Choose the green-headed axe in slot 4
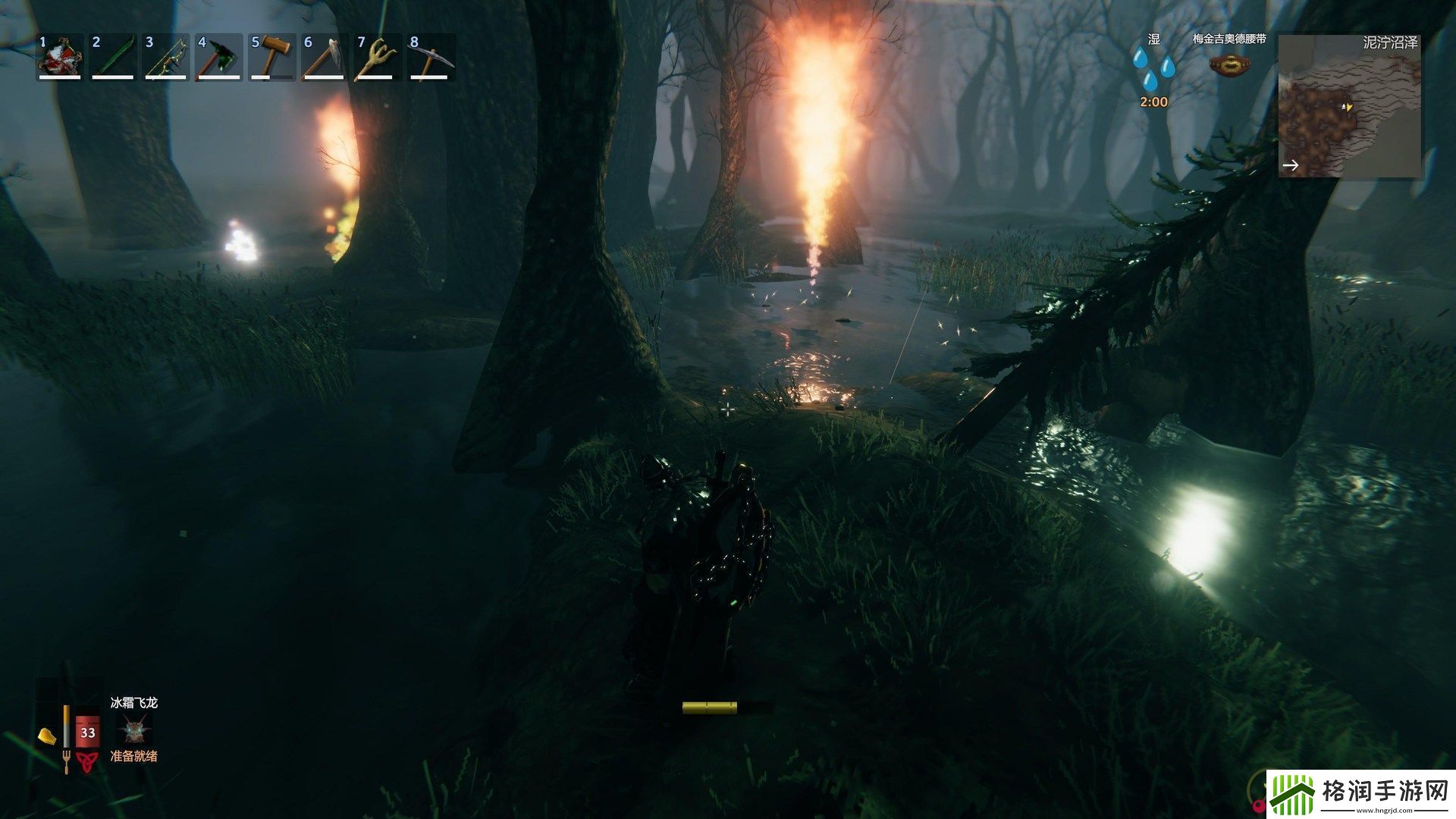The height and width of the screenshot is (819, 1456). pos(219,56)
